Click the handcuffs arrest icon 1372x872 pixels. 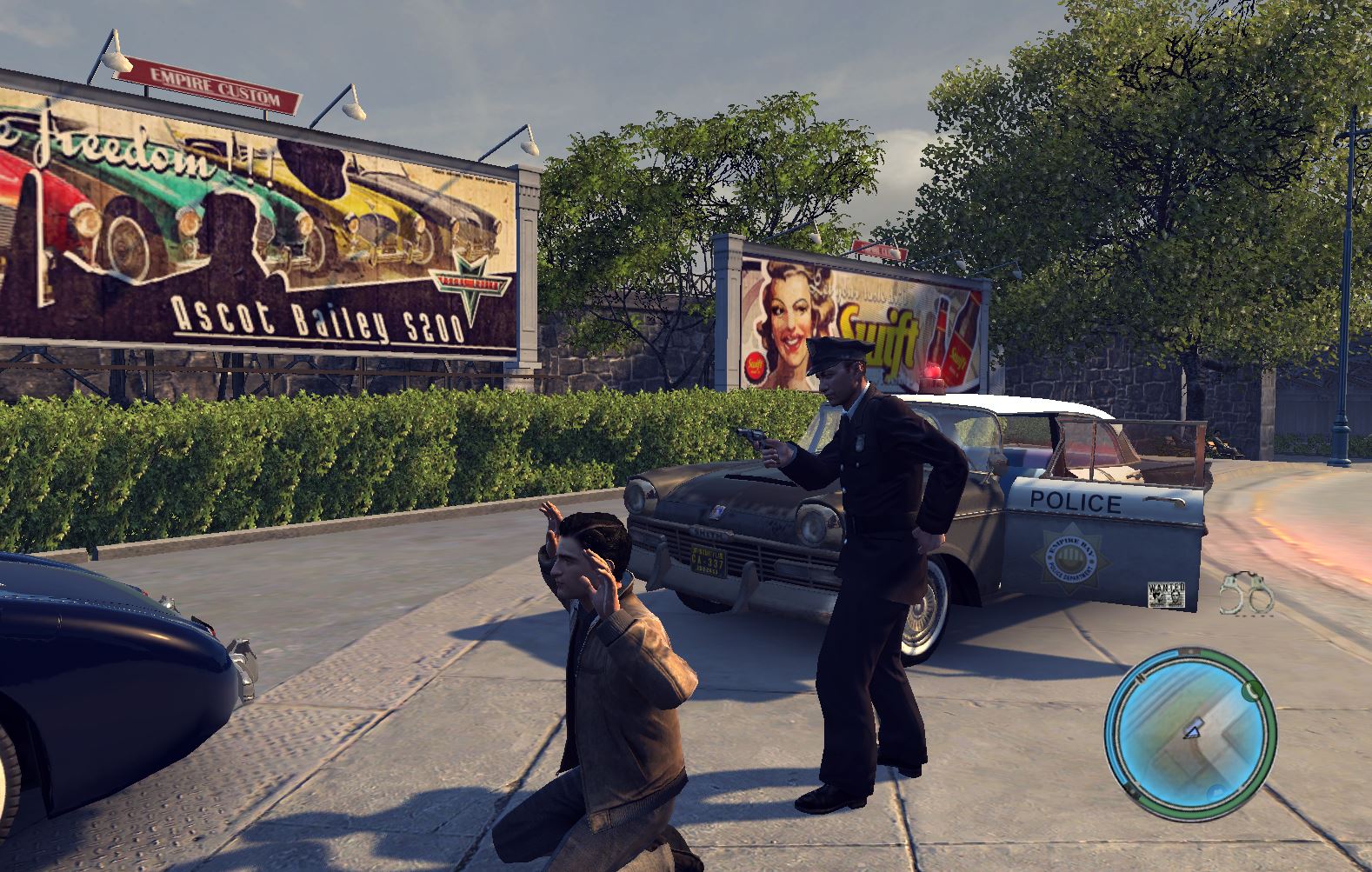point(1245,594)
